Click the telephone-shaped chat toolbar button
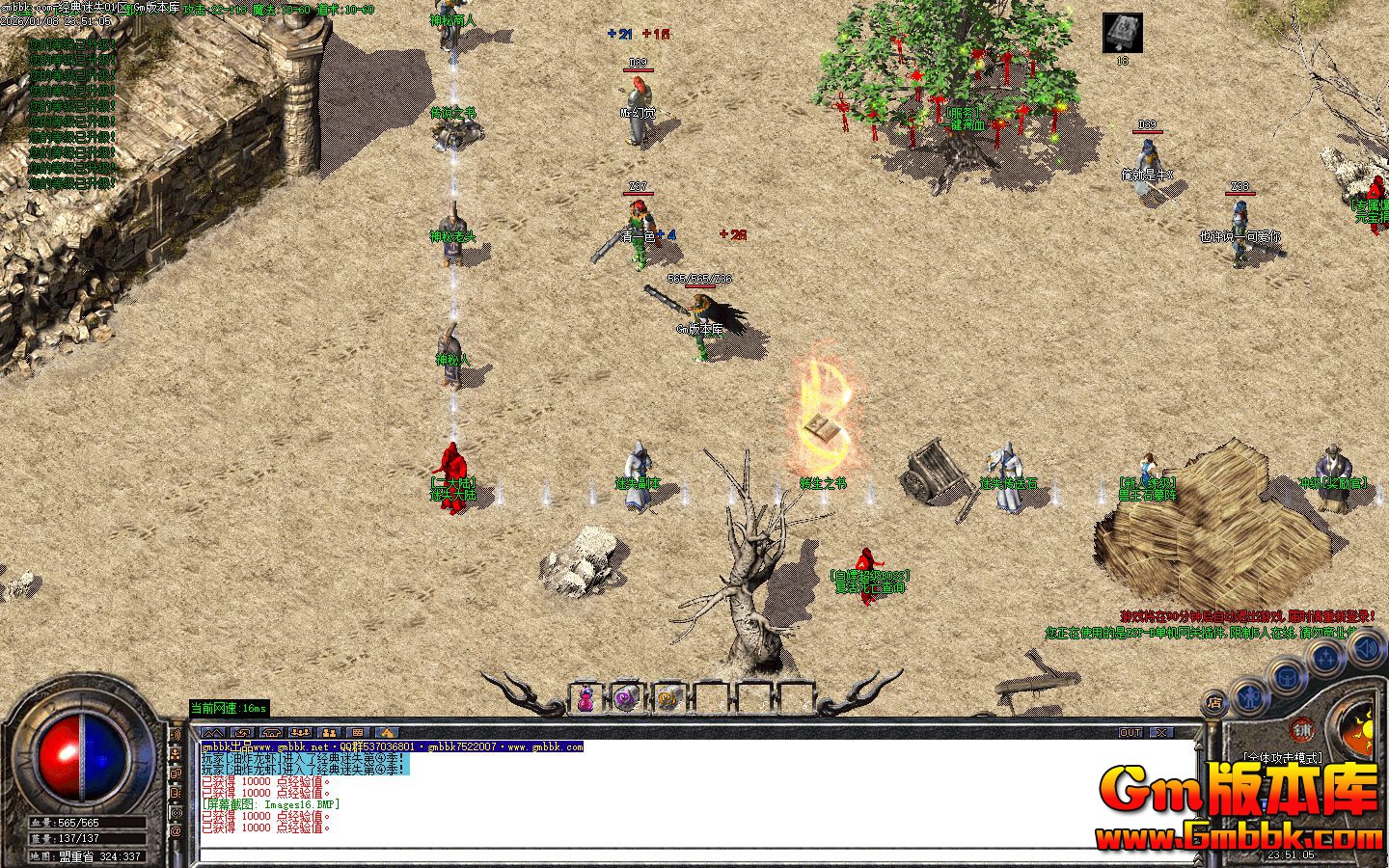 pos(271,733)
